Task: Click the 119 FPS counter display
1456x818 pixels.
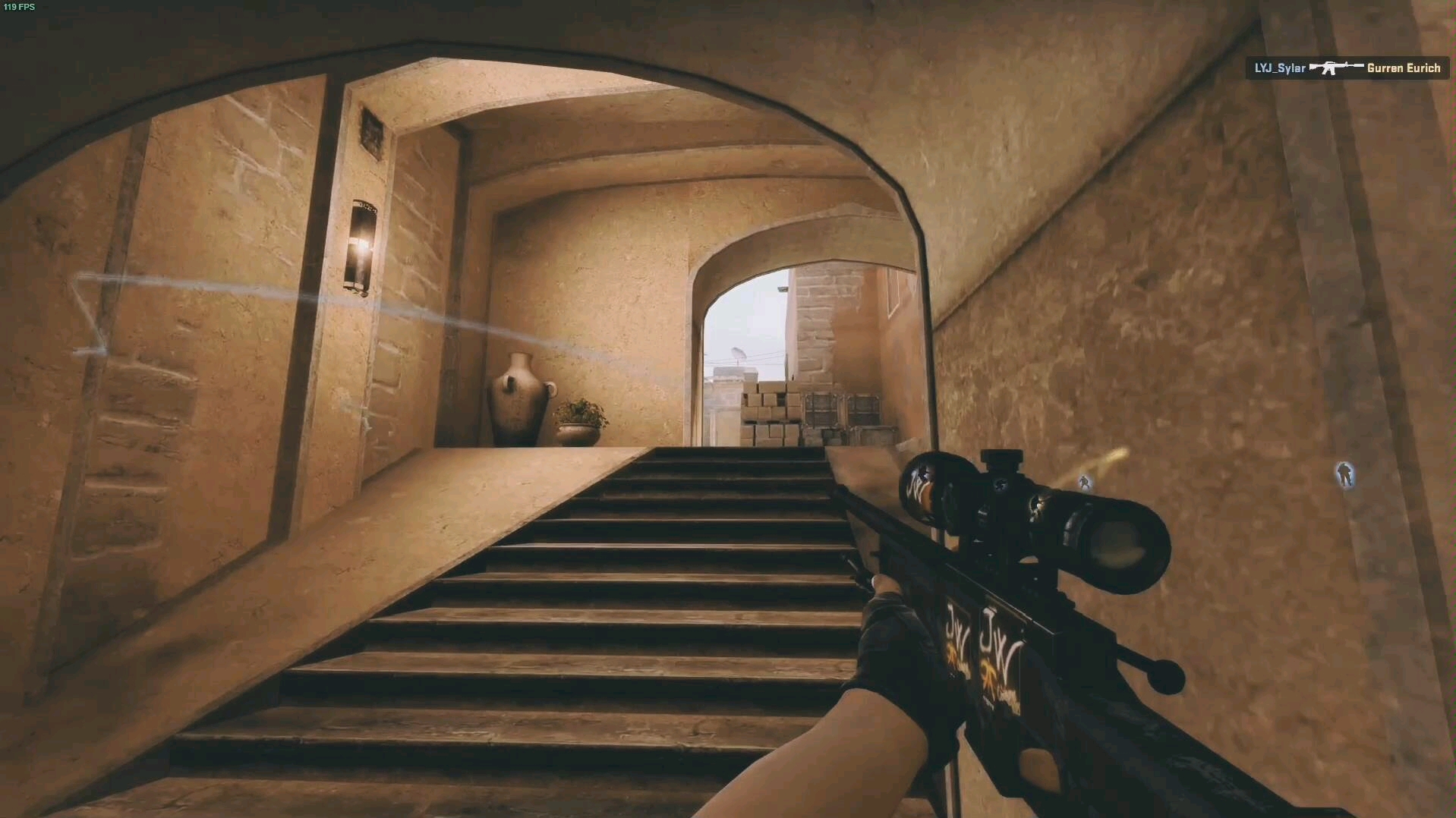Action: pos(21,7)
